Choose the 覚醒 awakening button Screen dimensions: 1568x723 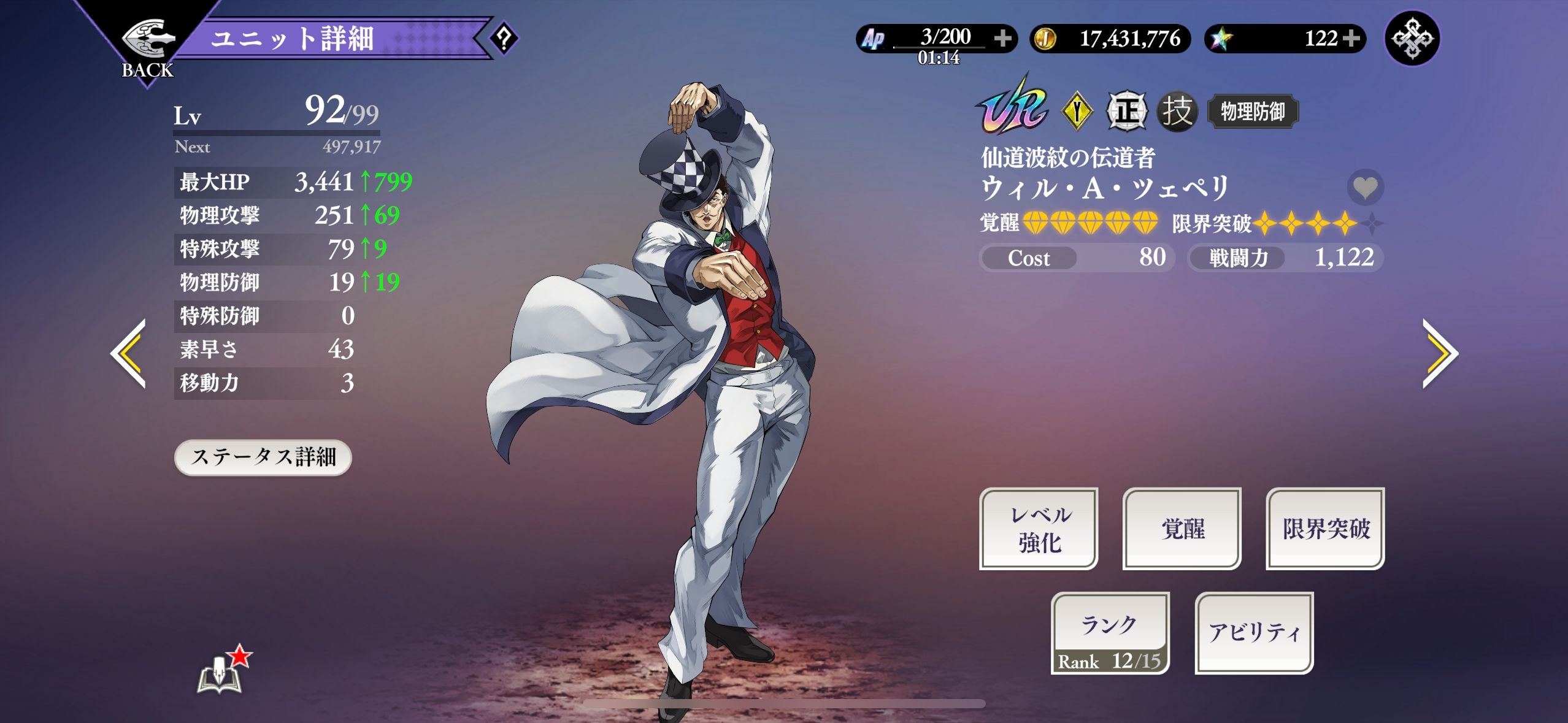1182,529
